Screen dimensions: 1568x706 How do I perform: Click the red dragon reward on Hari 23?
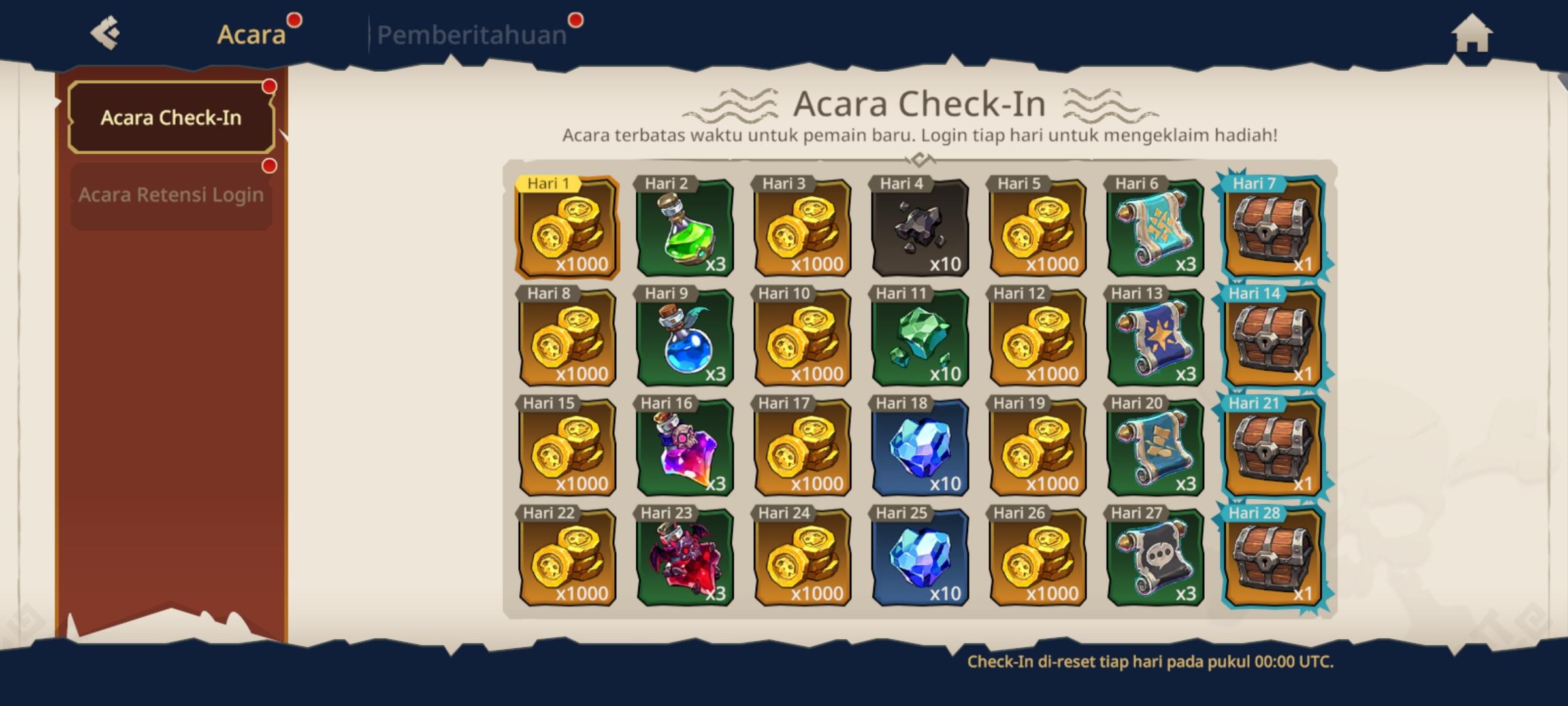pos(683,562)
